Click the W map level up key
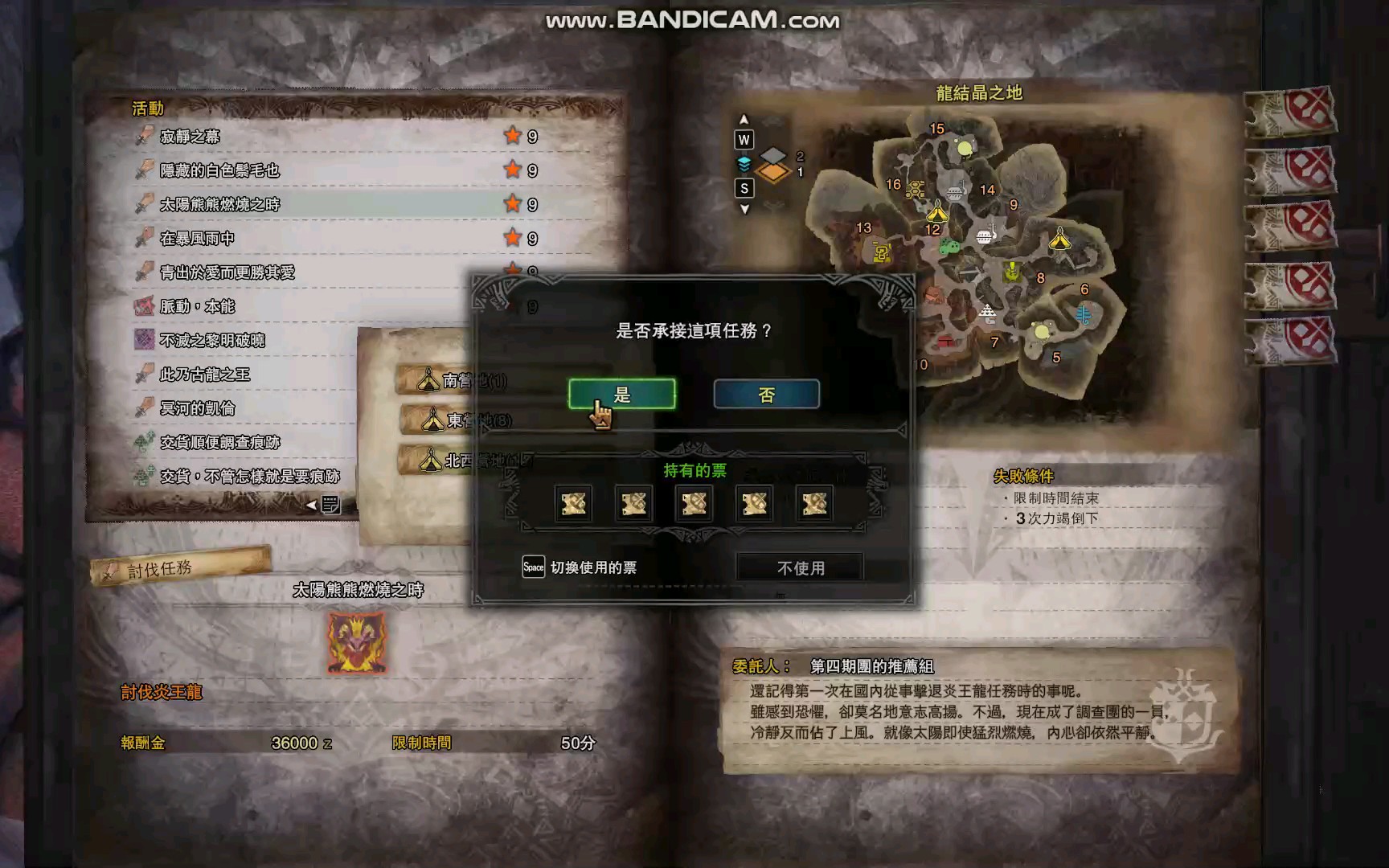This screenshot has height=868, width=1389. pyautogui.click(x=744, y=140)
